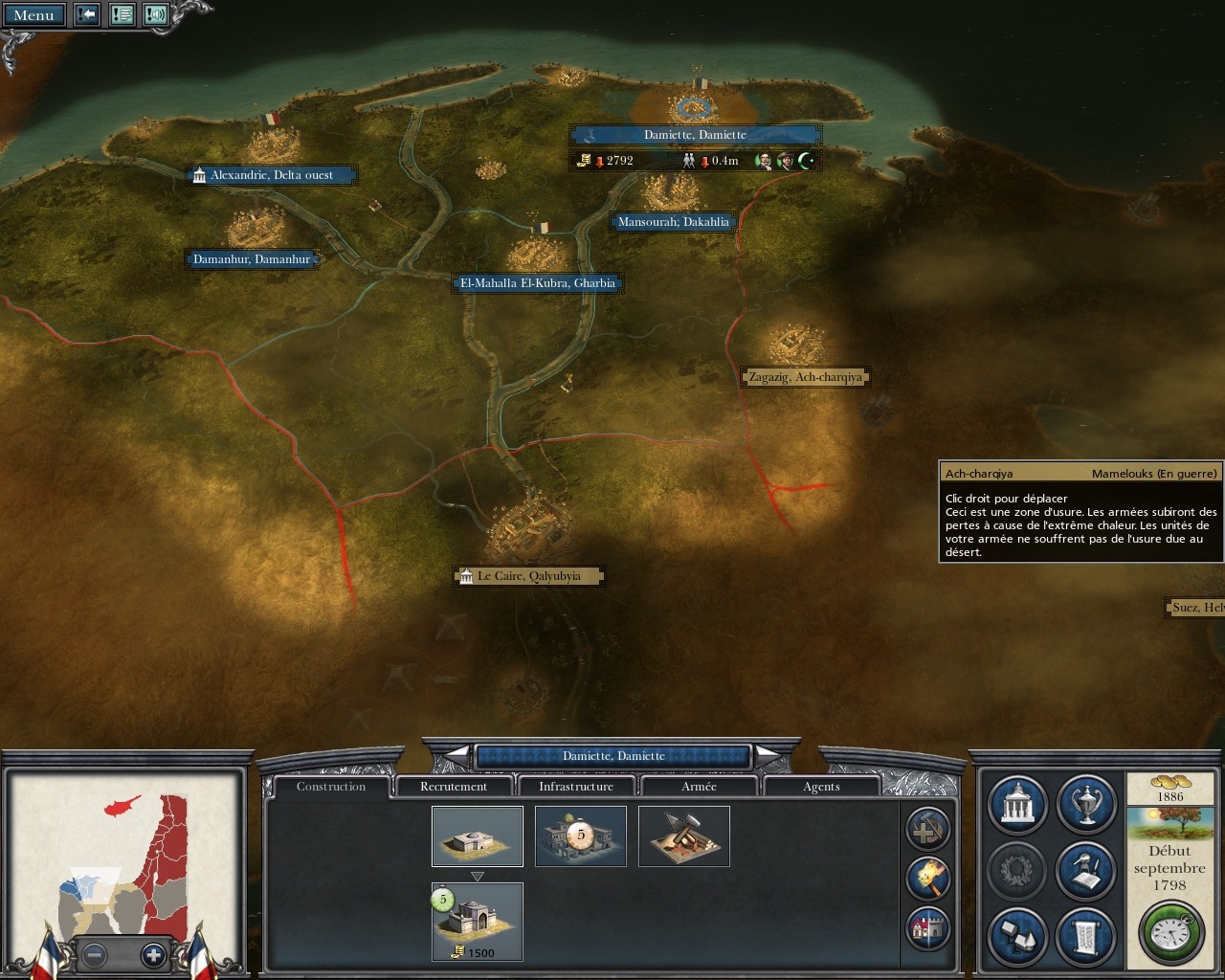Viewport: 1225px width, 980px height.
Task: Open the government building panel
Action: click(1016, 806)
